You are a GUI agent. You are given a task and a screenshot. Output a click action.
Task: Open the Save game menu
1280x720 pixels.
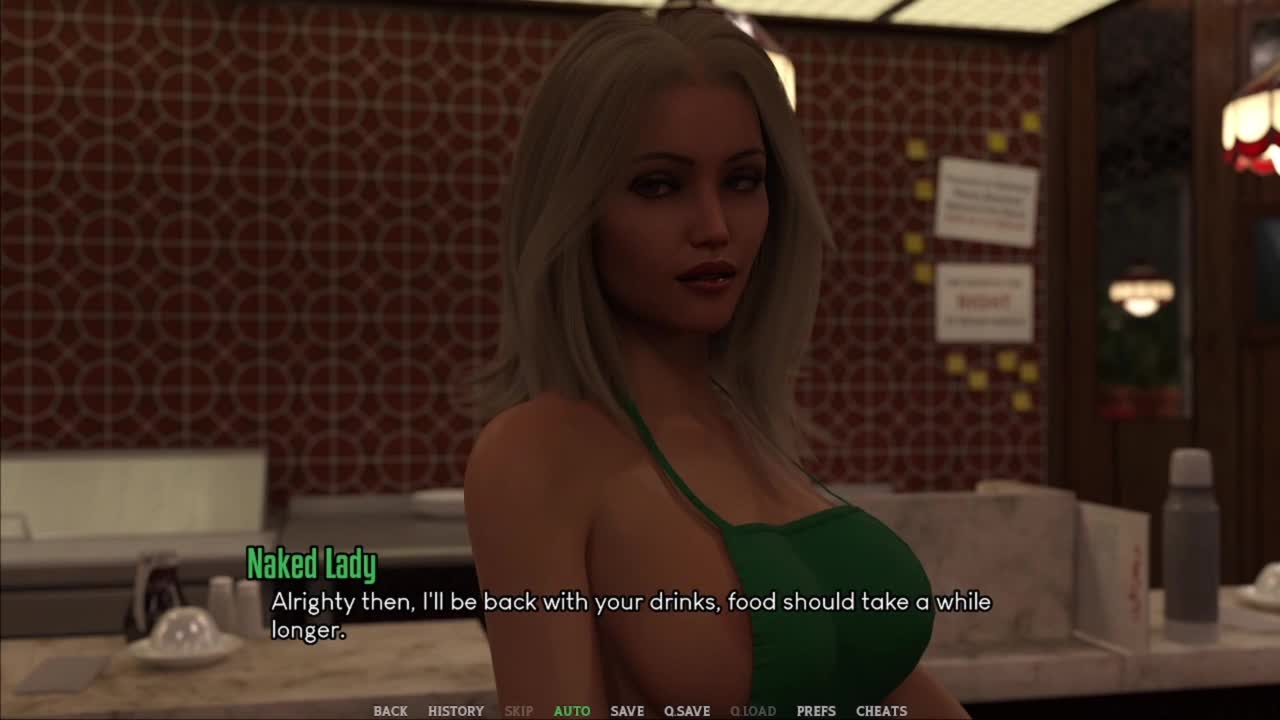pyautogui.click(x=627, y=711)
